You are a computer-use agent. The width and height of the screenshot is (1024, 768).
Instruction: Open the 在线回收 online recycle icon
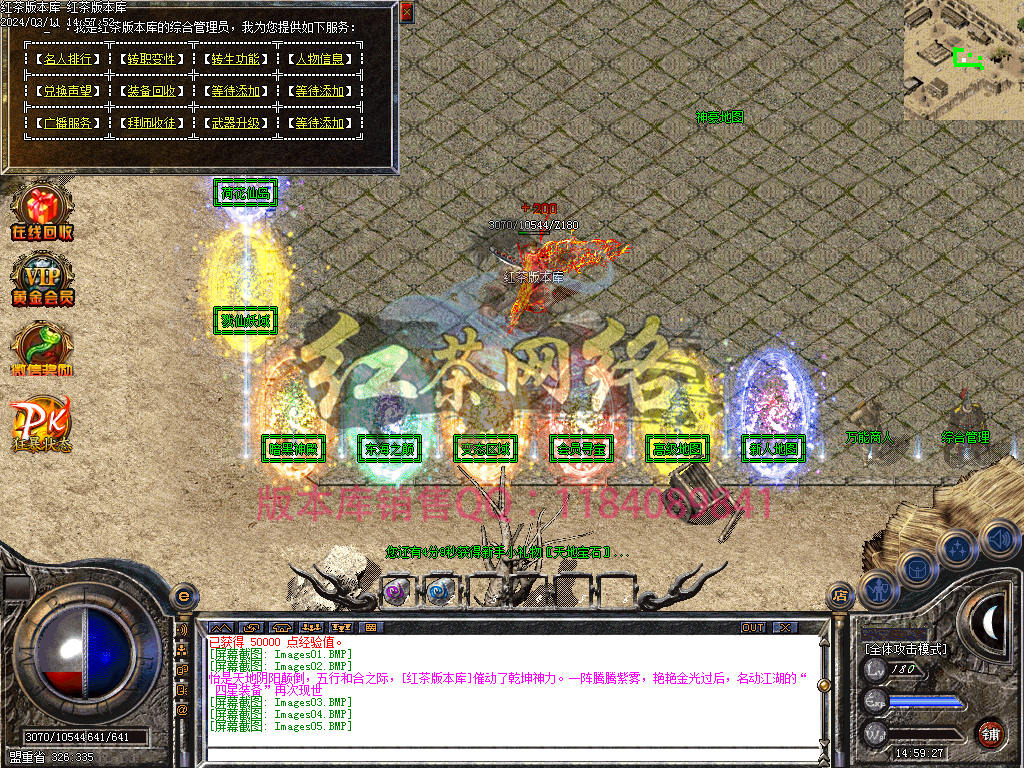tap(41, 212)
